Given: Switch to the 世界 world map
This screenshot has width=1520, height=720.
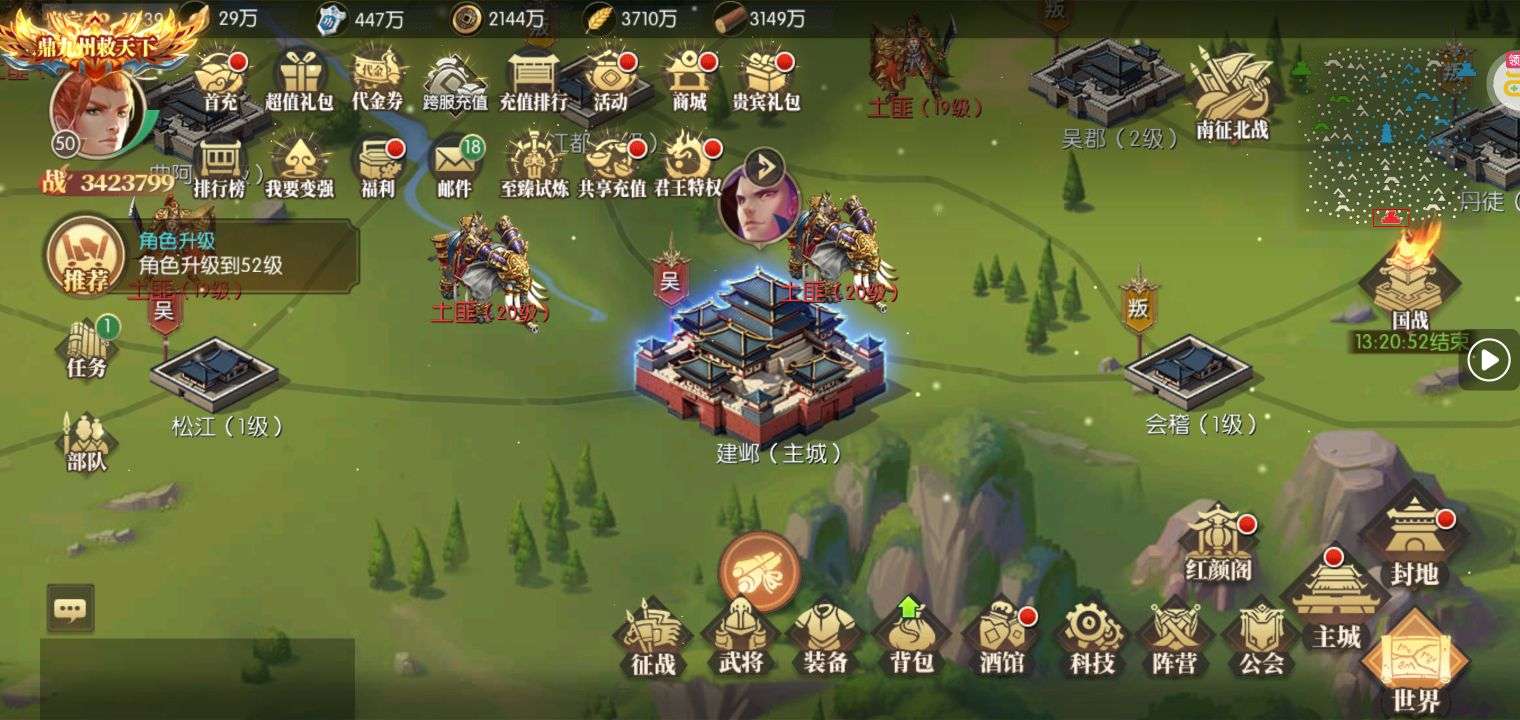Looking at the screenshot, I should tap(1416, 662).
